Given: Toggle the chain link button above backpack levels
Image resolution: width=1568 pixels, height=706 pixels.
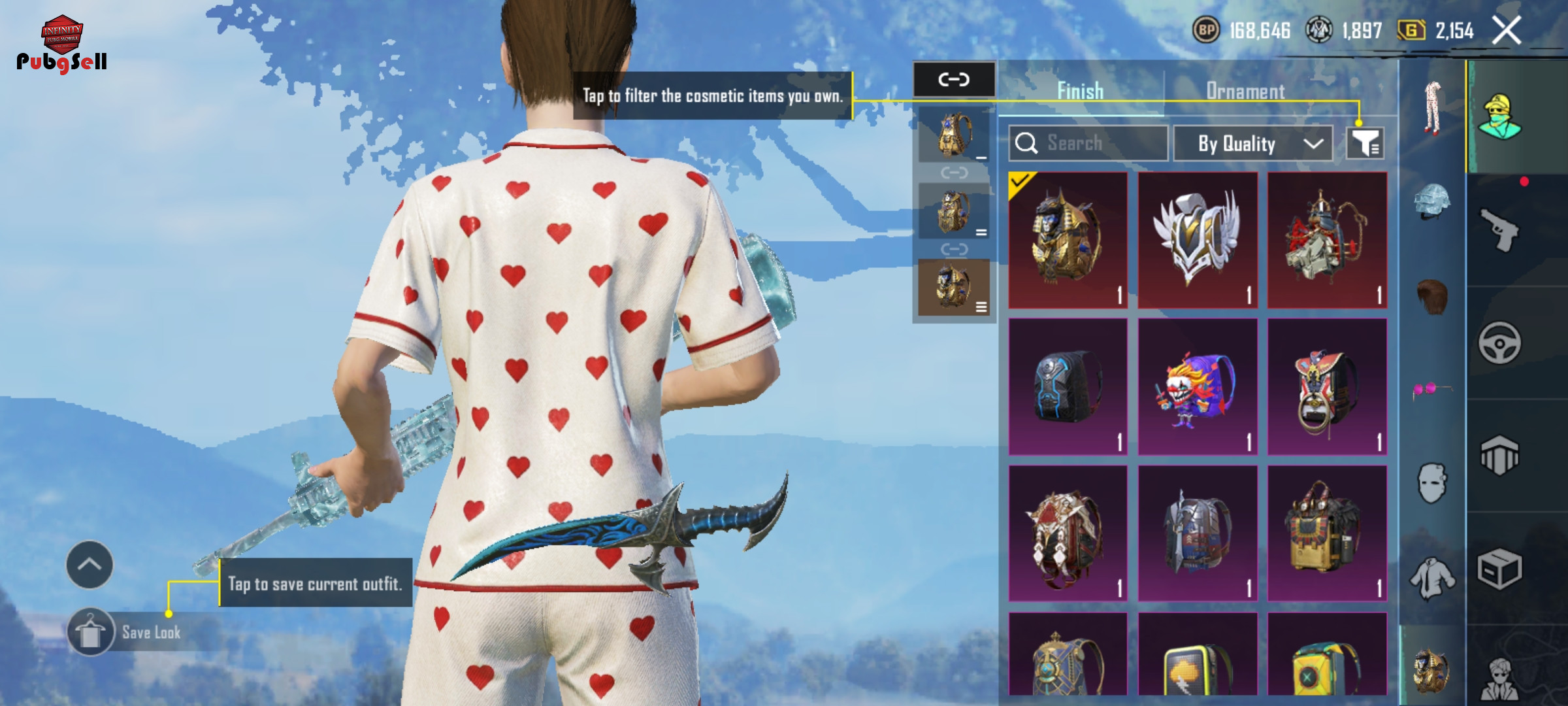Looking at the screenshot, I should click(x=954, y=80).
